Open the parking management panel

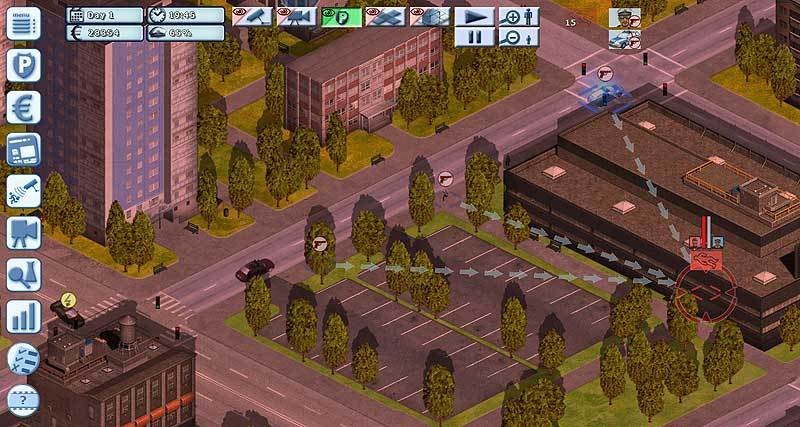coord(22,66)
